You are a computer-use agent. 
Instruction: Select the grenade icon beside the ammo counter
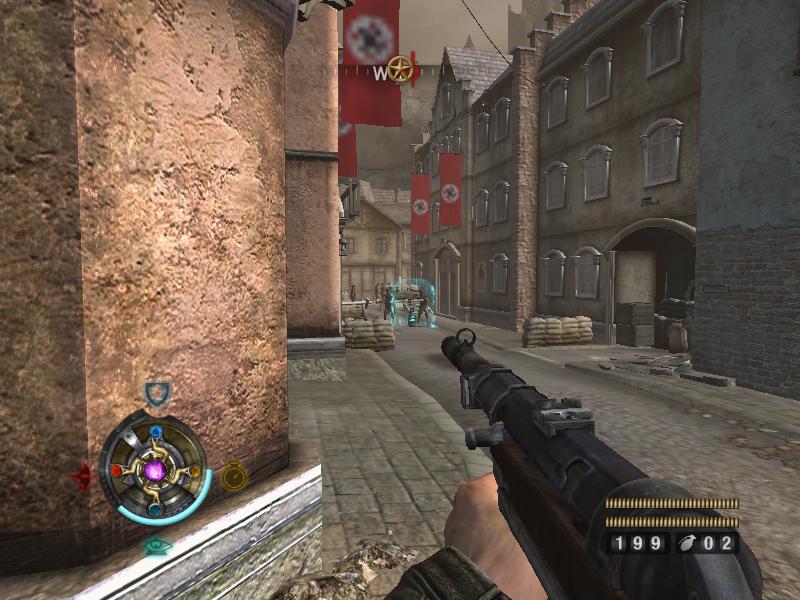pos(688,544)
